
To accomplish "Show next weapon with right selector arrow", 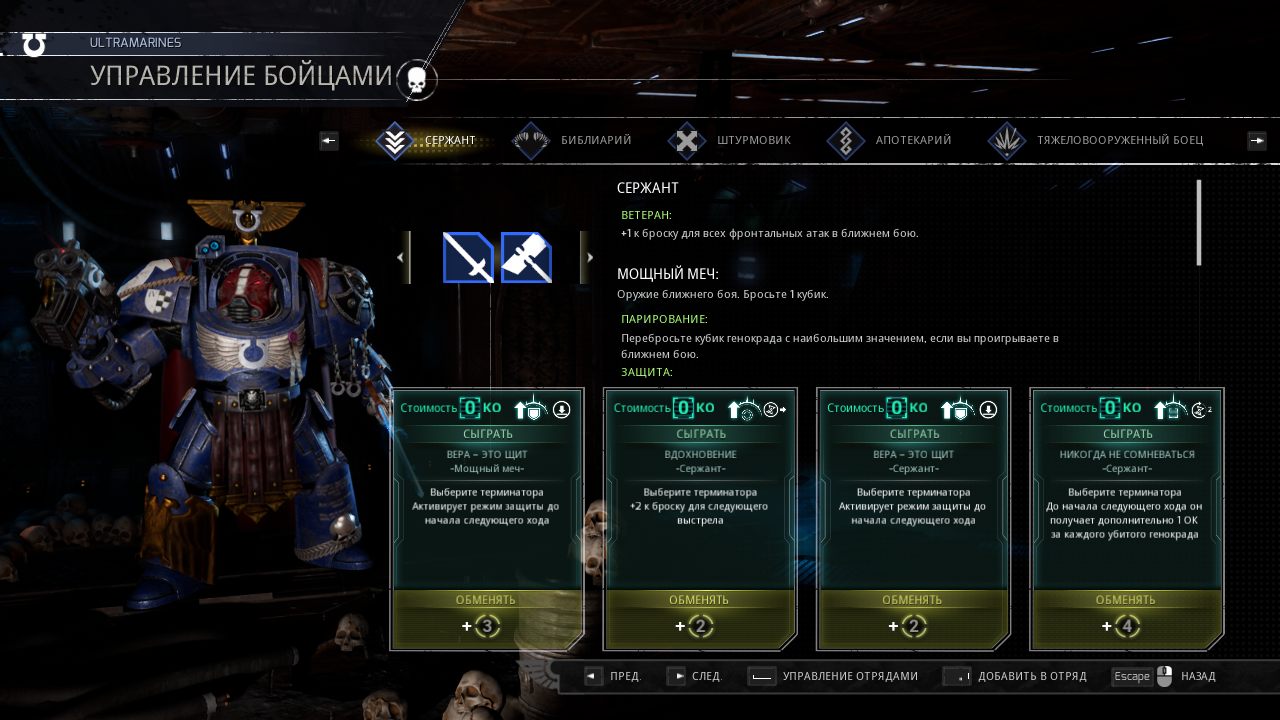I will 588,258.
